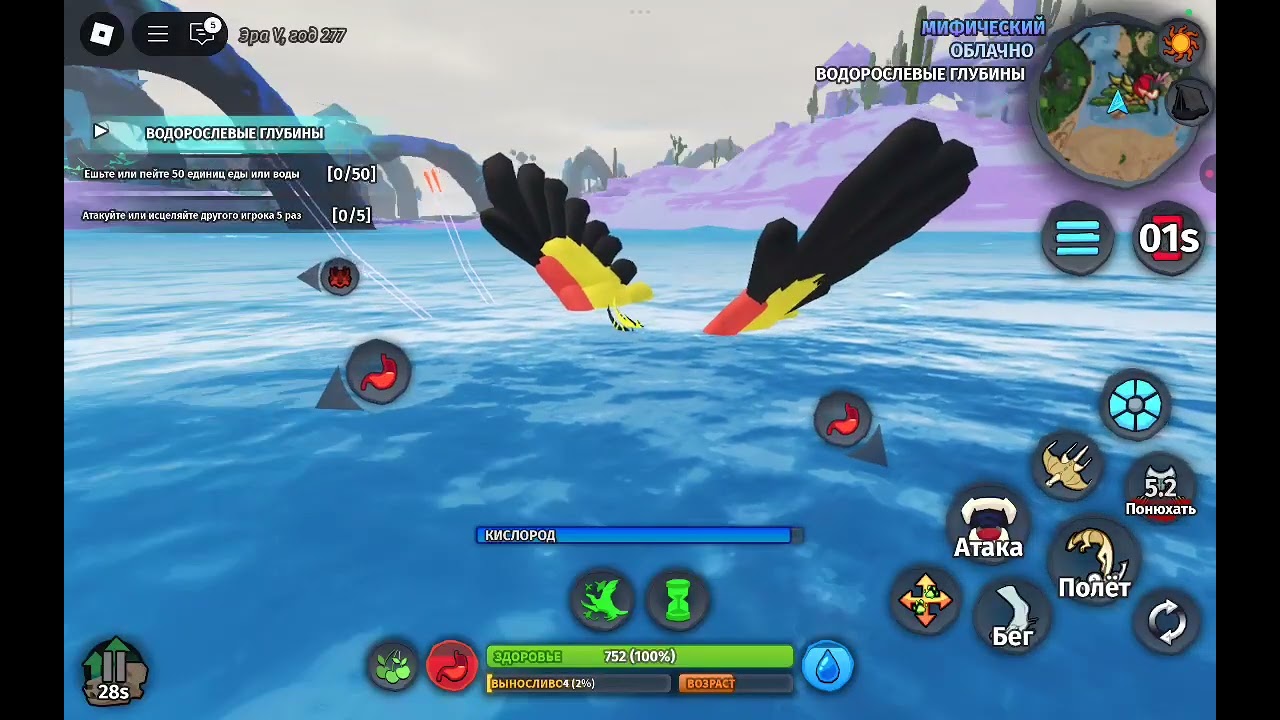
Task: Open the Roblox chat window
Action: tap(203, 35)
